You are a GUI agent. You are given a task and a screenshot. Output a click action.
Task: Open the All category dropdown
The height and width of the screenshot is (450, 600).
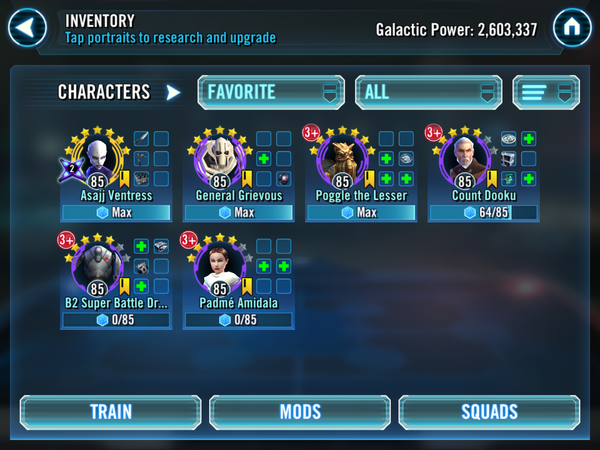[x=427, y=92]
